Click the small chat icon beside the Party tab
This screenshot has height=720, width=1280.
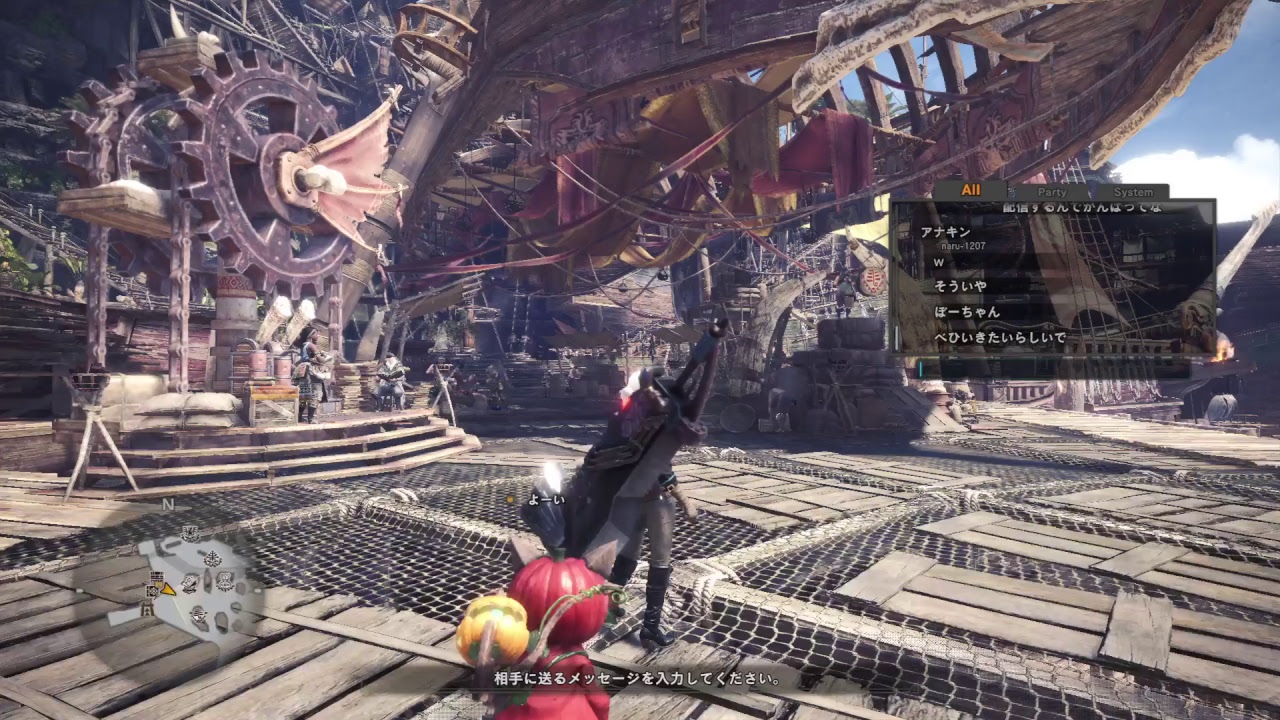click(1012, 190)
